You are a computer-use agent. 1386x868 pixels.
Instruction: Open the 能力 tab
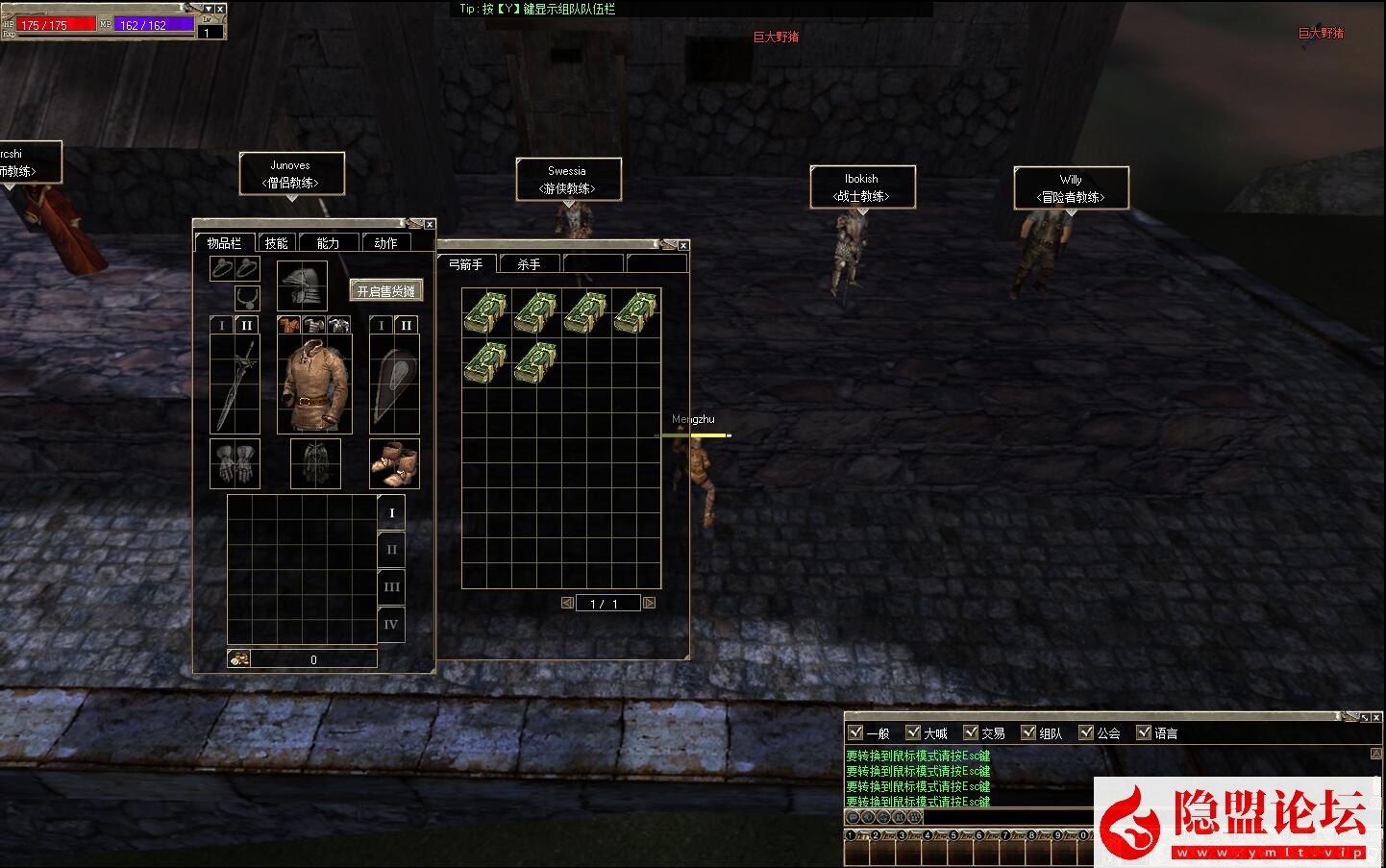click(328, 243)
